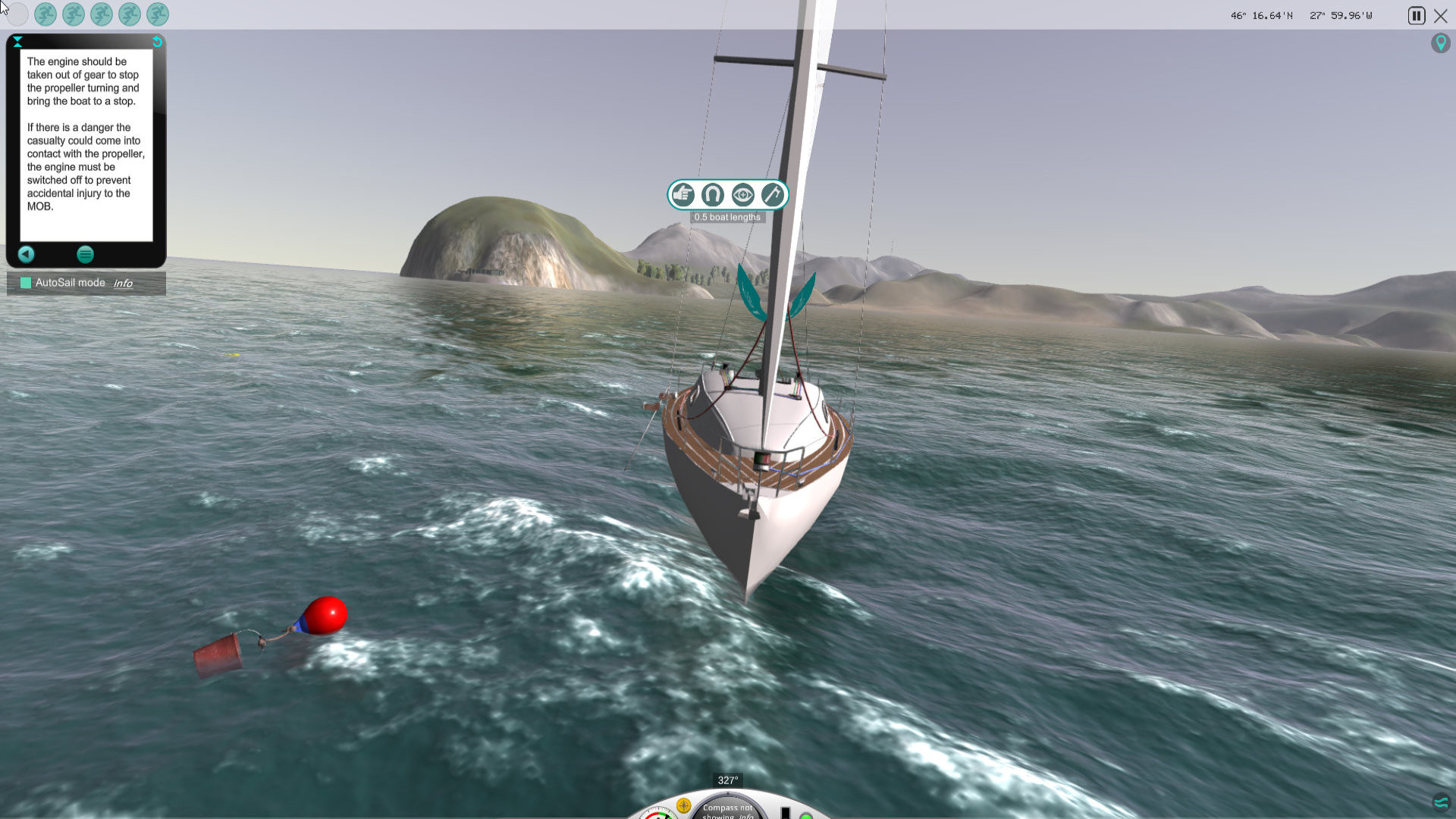
Task: Click info beside Compass not showing
Action: tap(747, 817)
